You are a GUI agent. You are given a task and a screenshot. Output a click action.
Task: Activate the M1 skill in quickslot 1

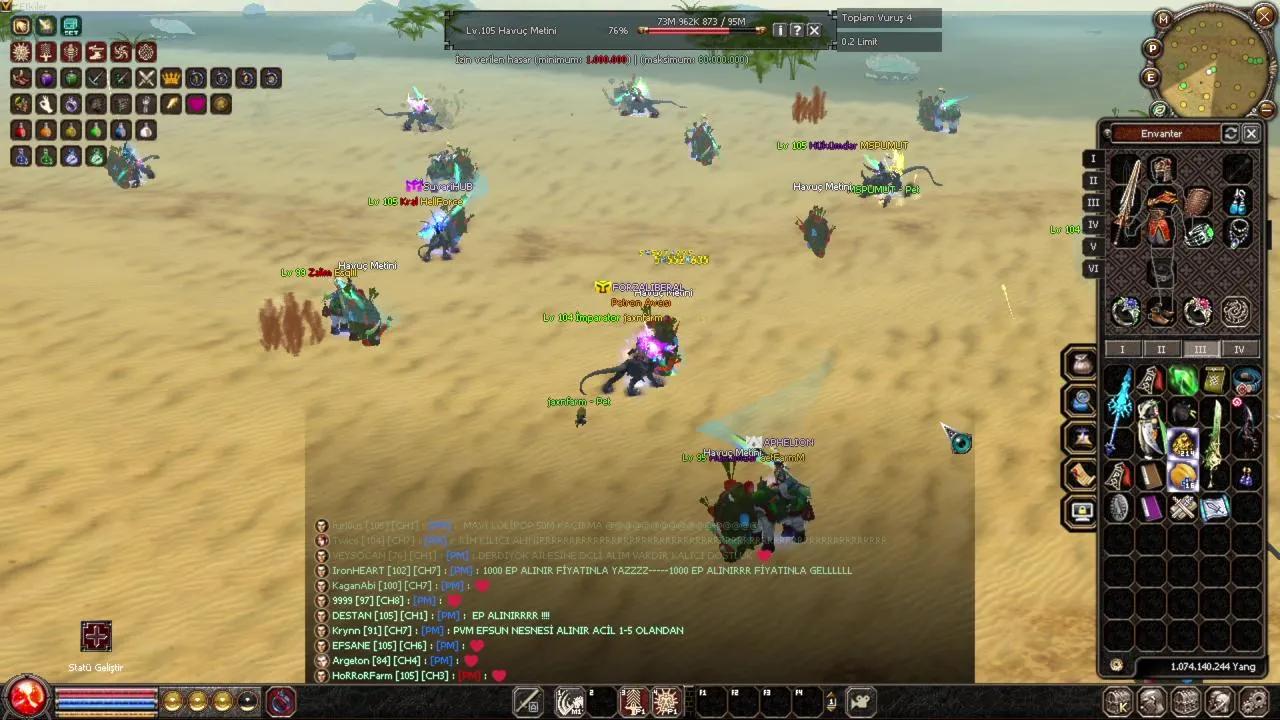click(570, 701)
